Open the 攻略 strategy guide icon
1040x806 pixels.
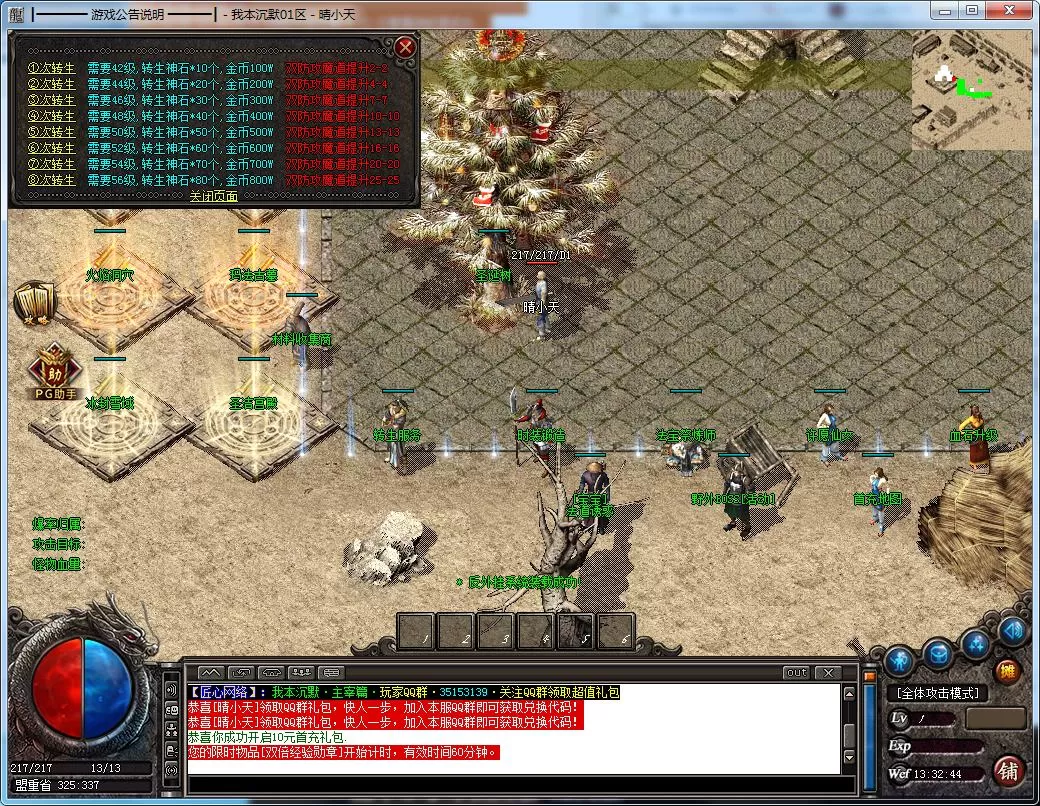[x=34, y=303]
